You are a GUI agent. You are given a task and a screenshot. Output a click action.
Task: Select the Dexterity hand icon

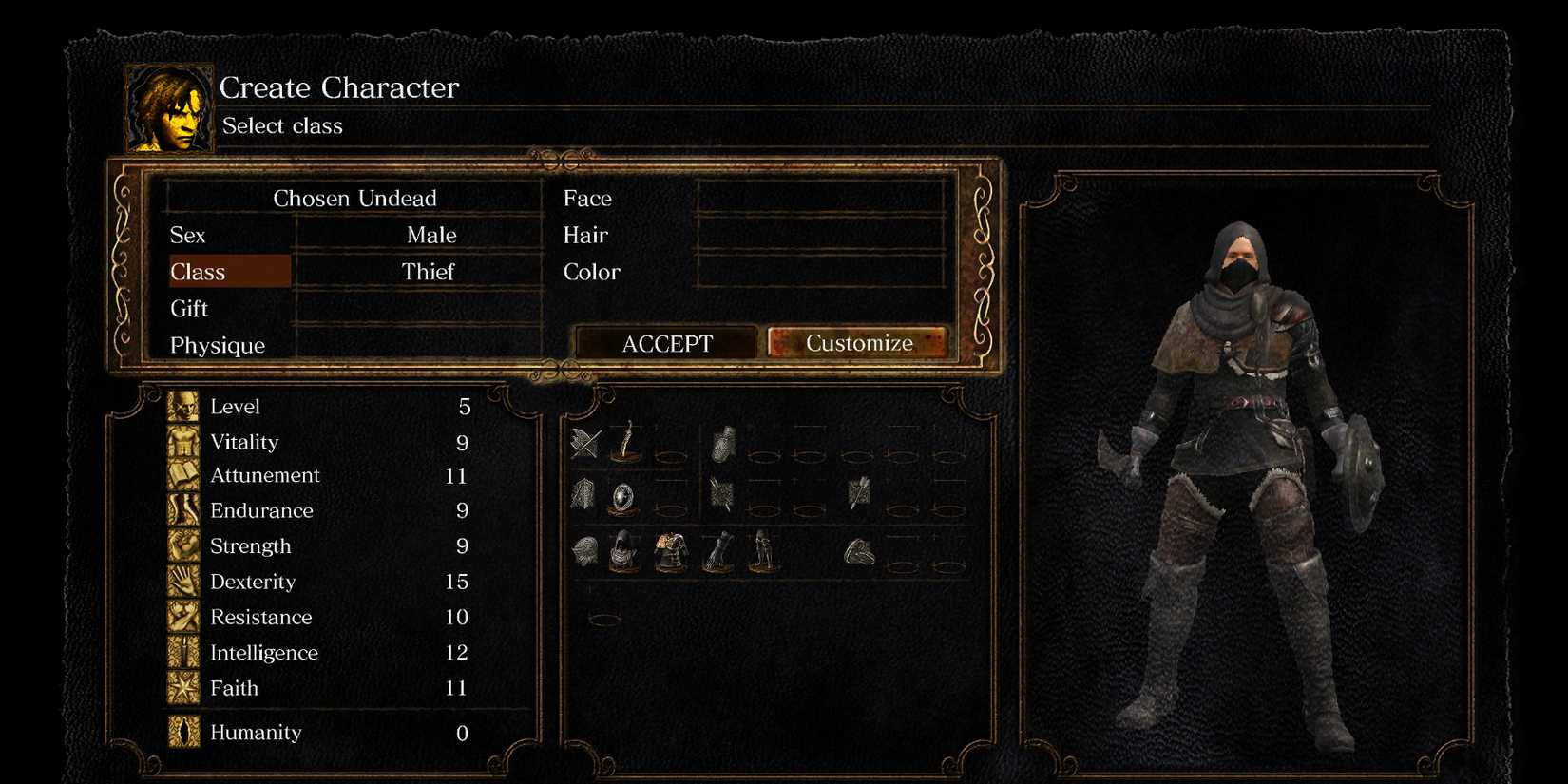pos(182,582)
